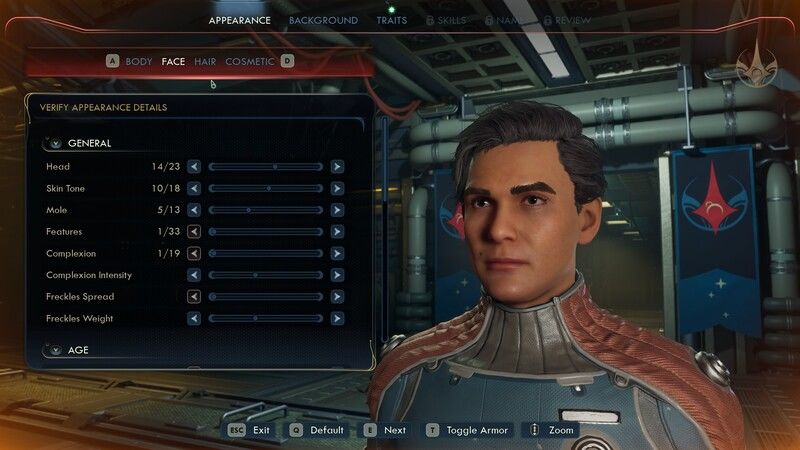Toggle Armor on the character preview
Viewport: 800px width, 450px height.
tap(467, 430)
